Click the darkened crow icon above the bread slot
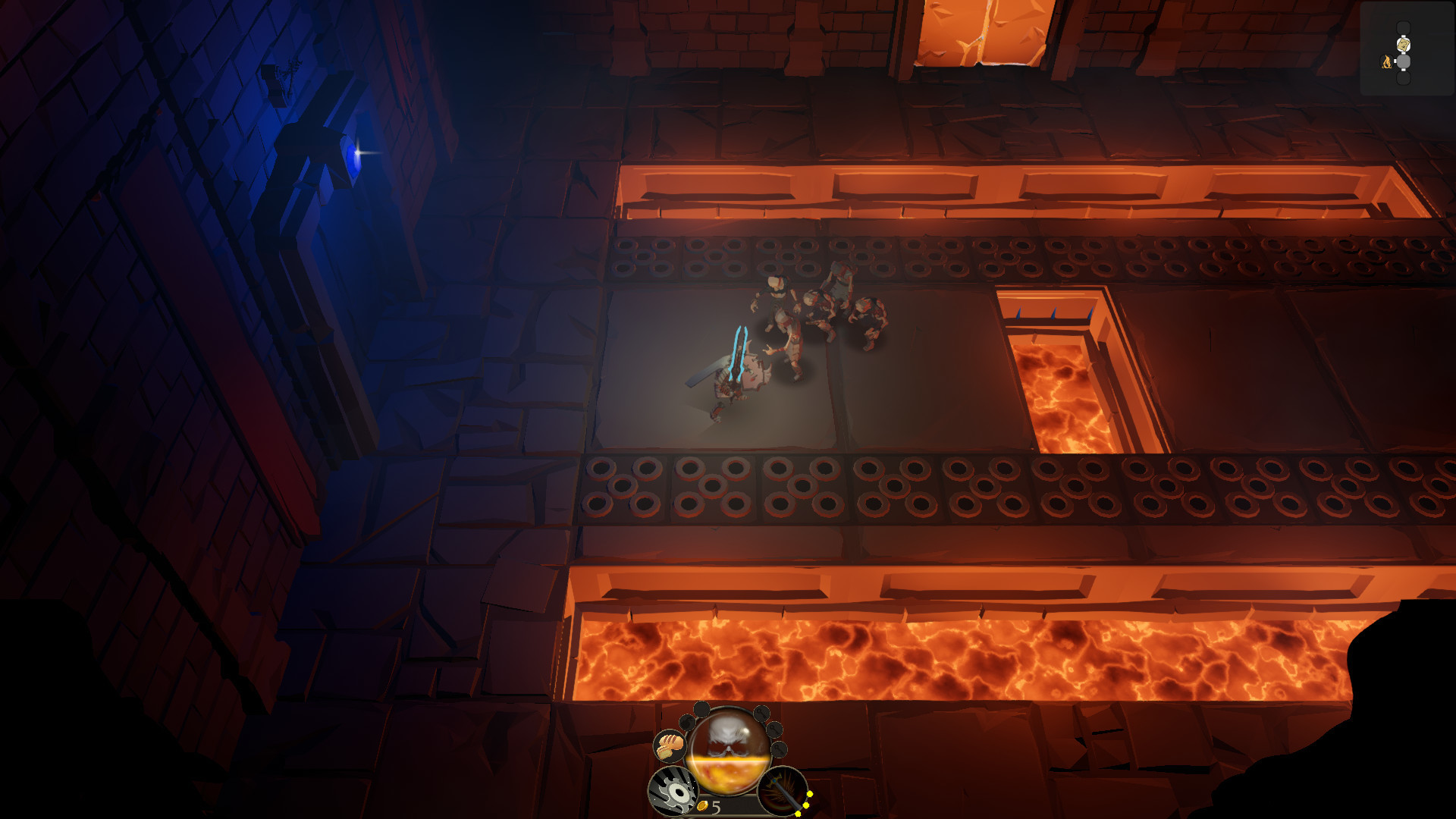 click(x=686, y=723)
